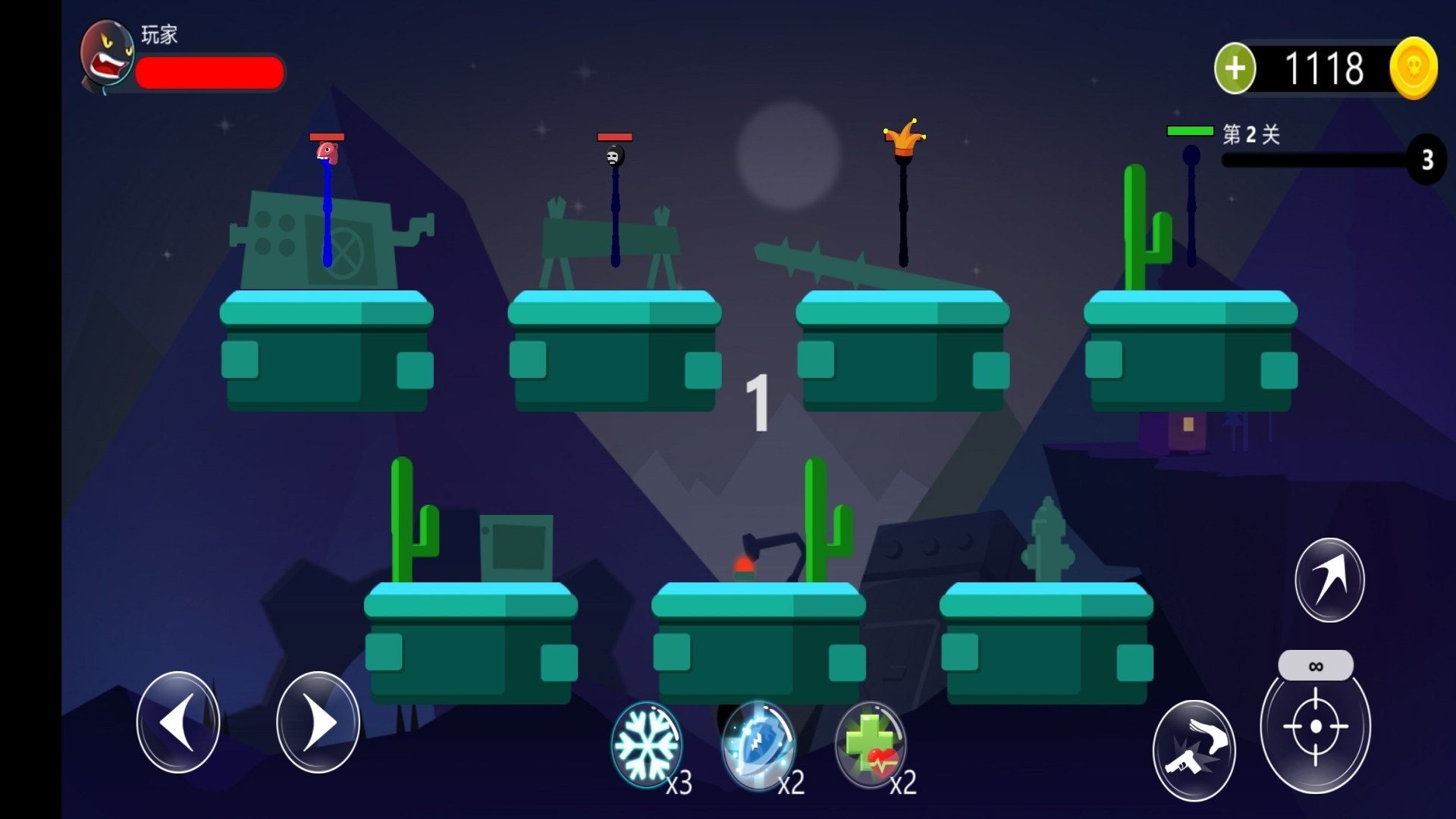Switch weapon with the pistol swap button
Screen dimensions: 1456x819
[x=1194, y=749]
